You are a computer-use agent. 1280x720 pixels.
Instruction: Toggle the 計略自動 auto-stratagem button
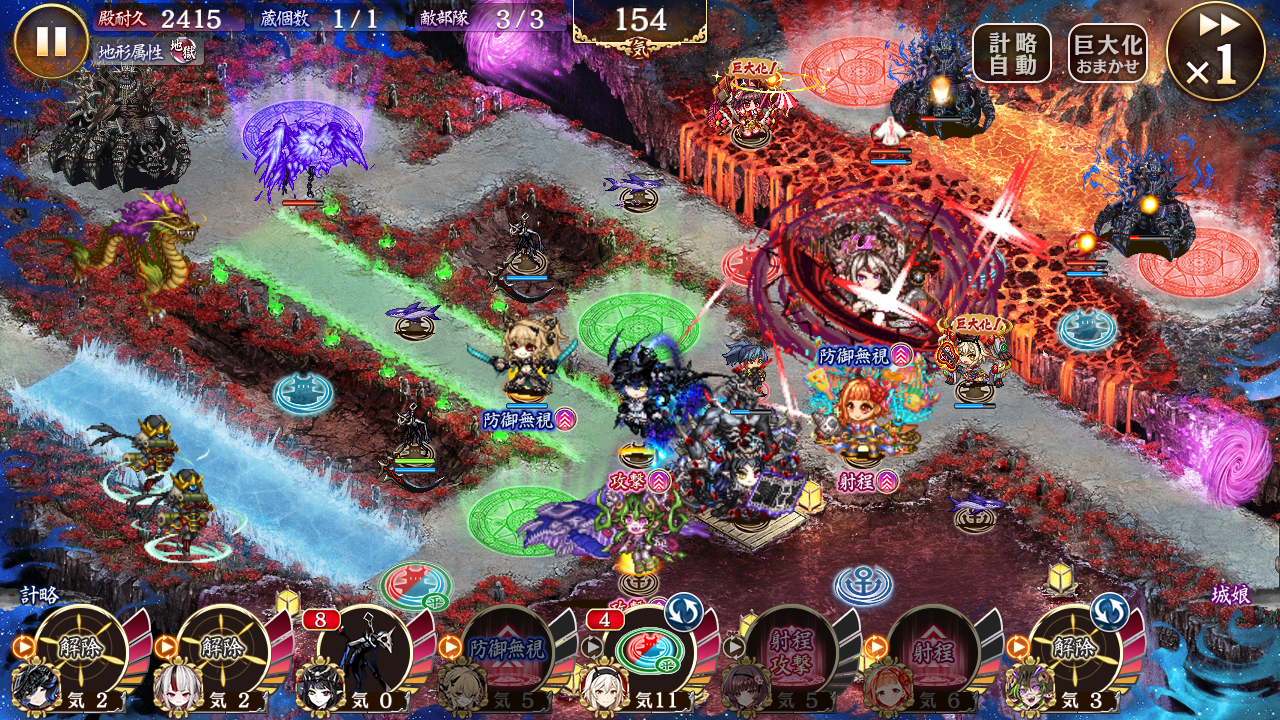click(x=1011, y=53)
